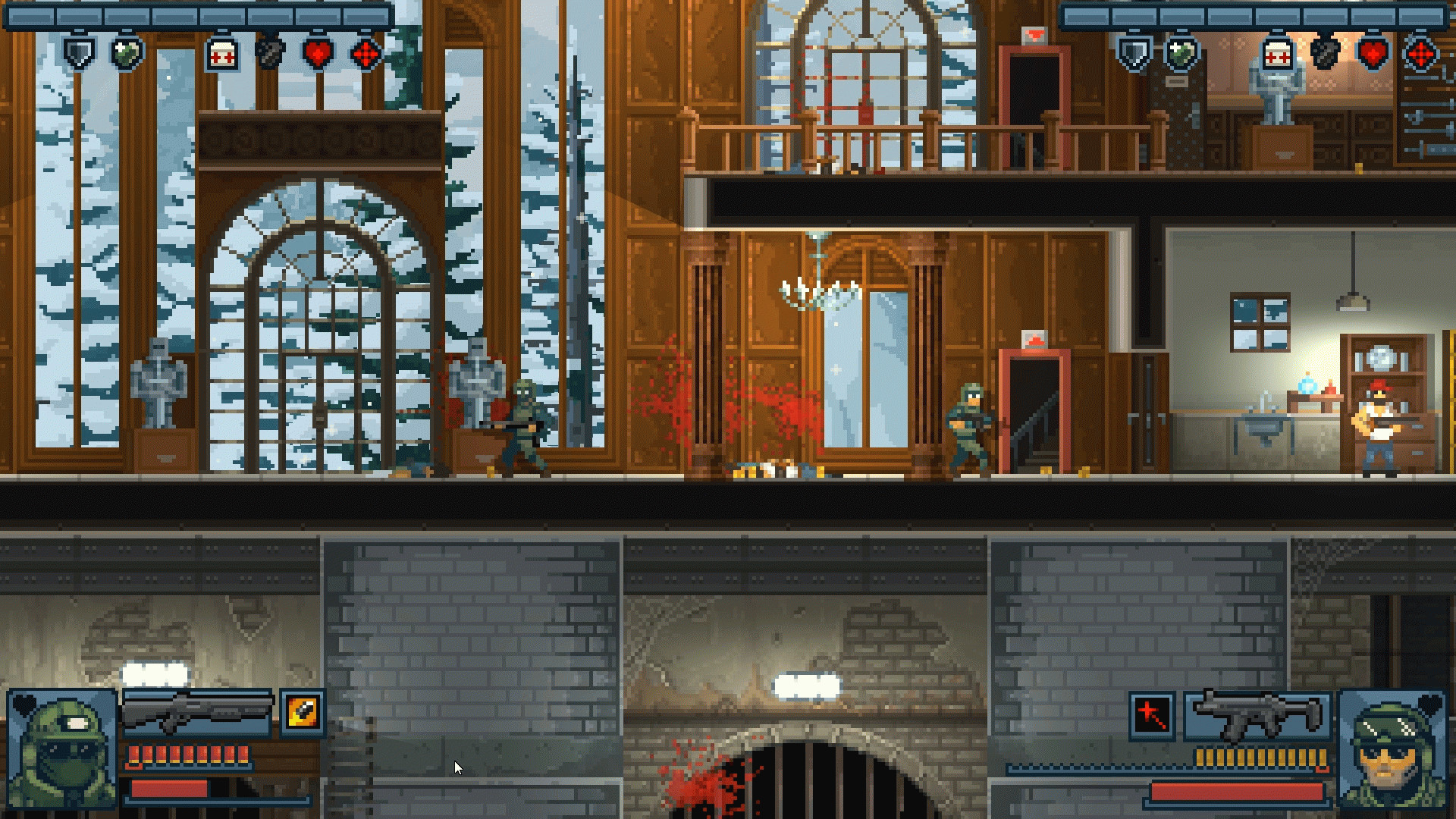This screenshot has height=819, width=1456.
Task: Pick the sunglasses soldier's grenade strike icon
Action: pyautogui.click(x=1325, y=54)
